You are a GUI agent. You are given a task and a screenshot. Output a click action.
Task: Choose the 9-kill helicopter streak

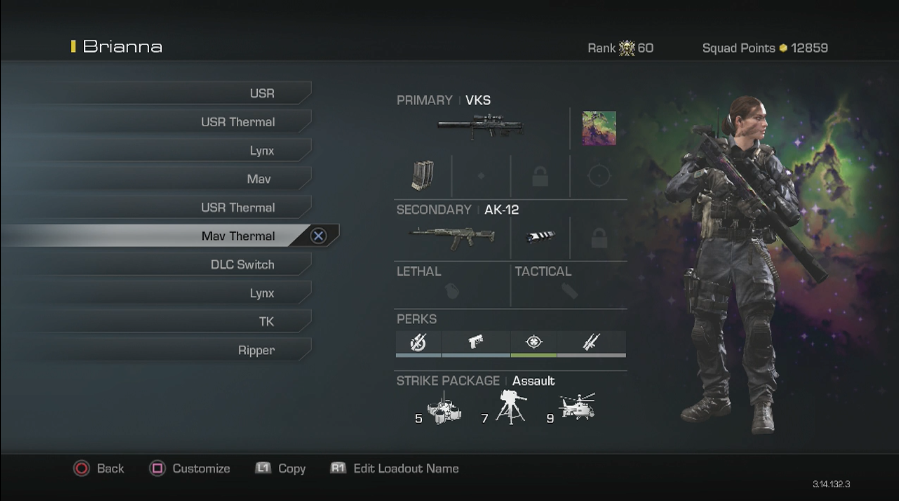click(578, 406)
